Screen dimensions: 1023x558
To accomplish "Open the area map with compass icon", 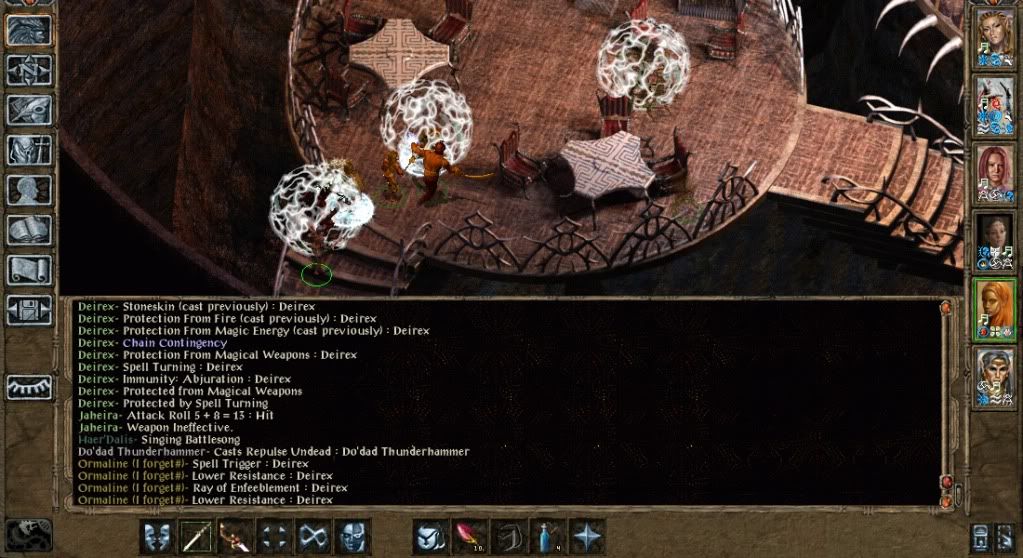I will click(29, 69).
